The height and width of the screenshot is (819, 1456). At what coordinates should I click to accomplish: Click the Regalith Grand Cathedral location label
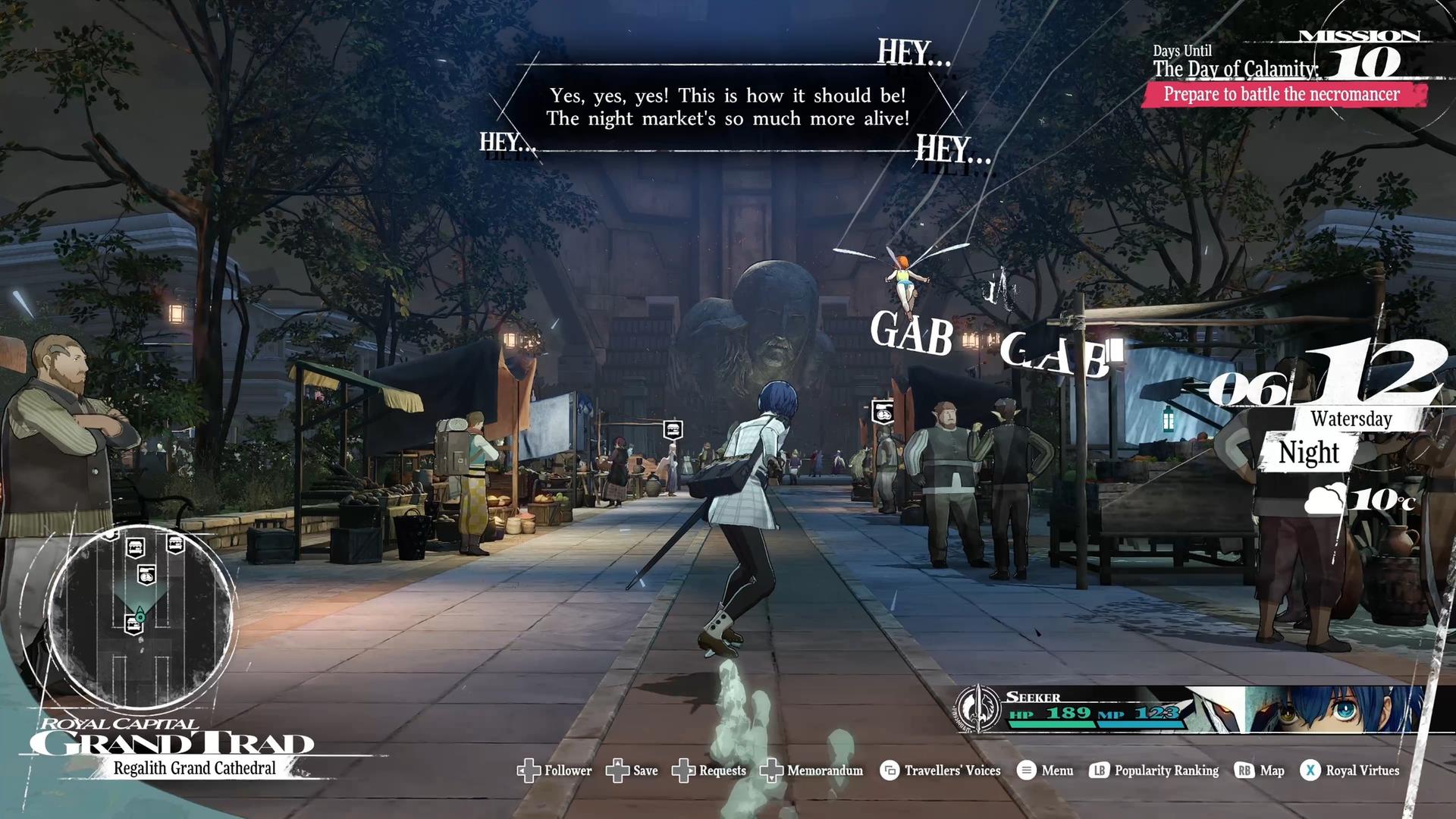point(195,768)
